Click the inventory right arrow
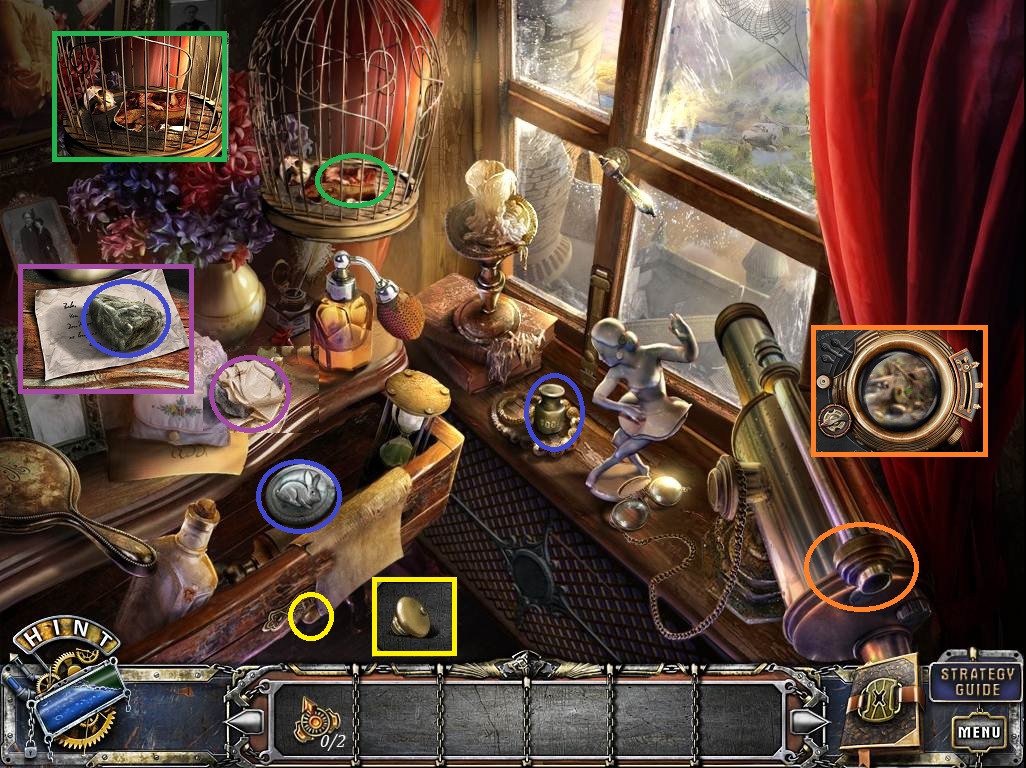Screen dimensions: 1026x768 pos(809,720)
